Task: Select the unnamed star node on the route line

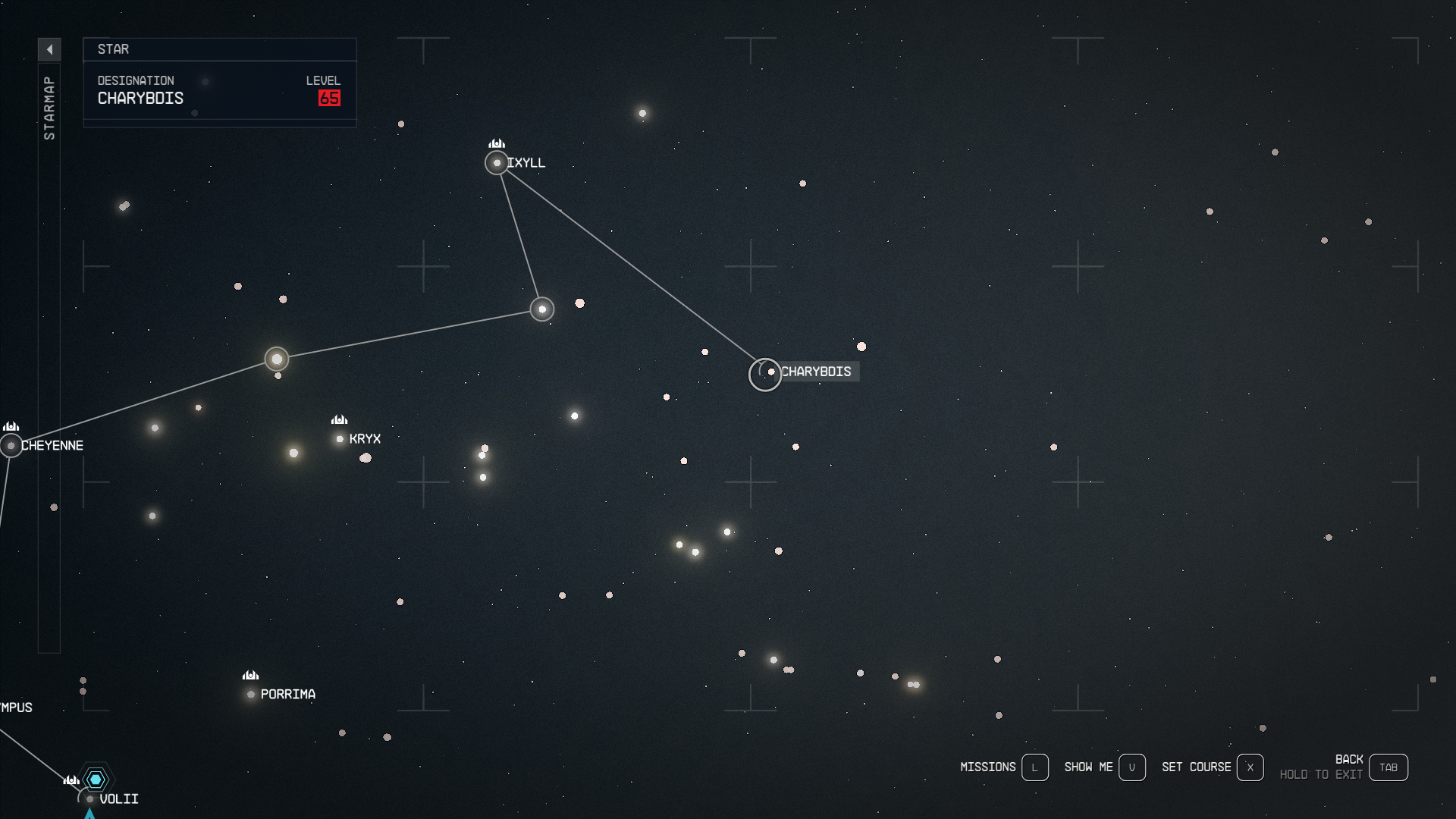Action: click(x=541, y=309)
